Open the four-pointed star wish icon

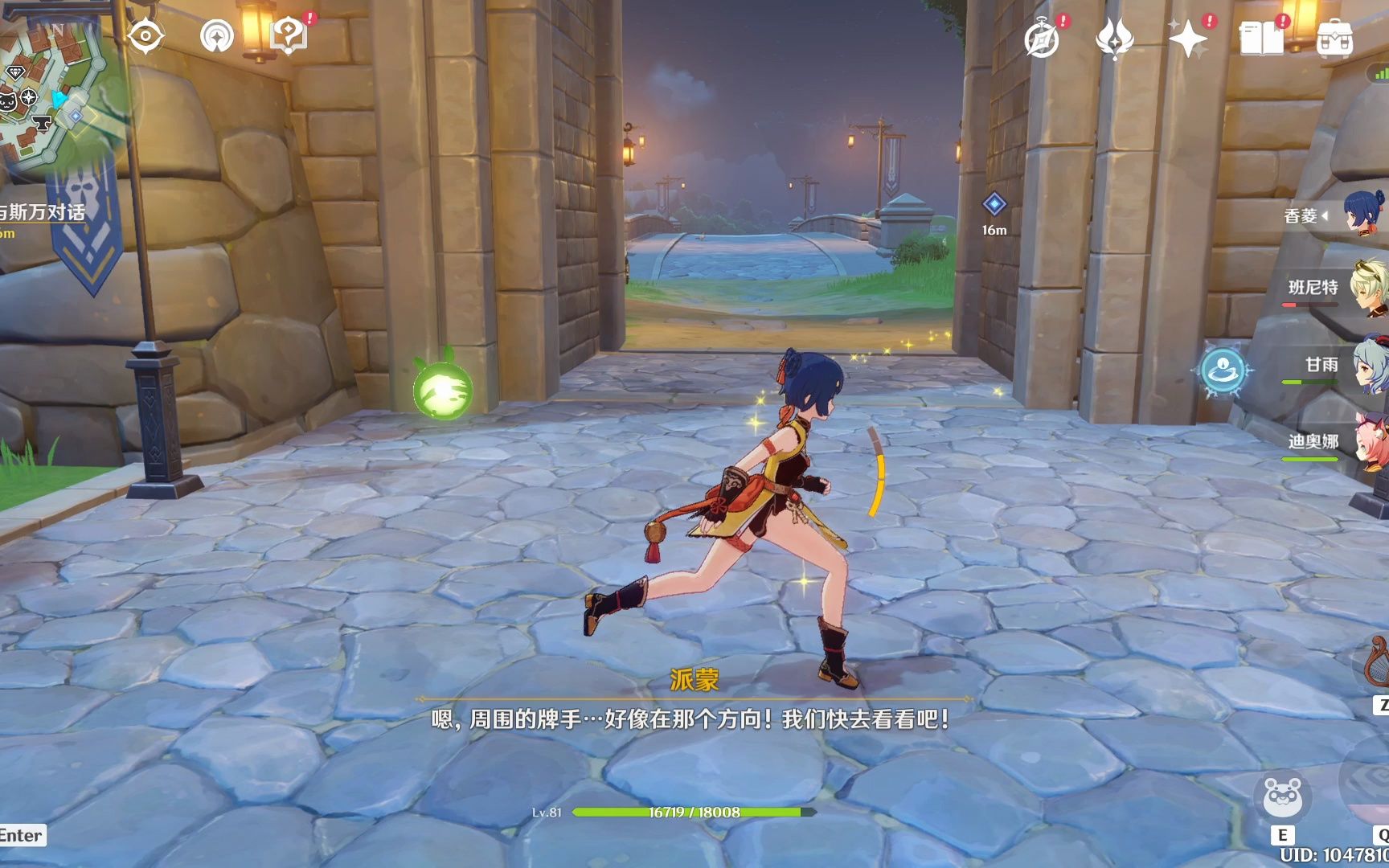coord(1188,39)
